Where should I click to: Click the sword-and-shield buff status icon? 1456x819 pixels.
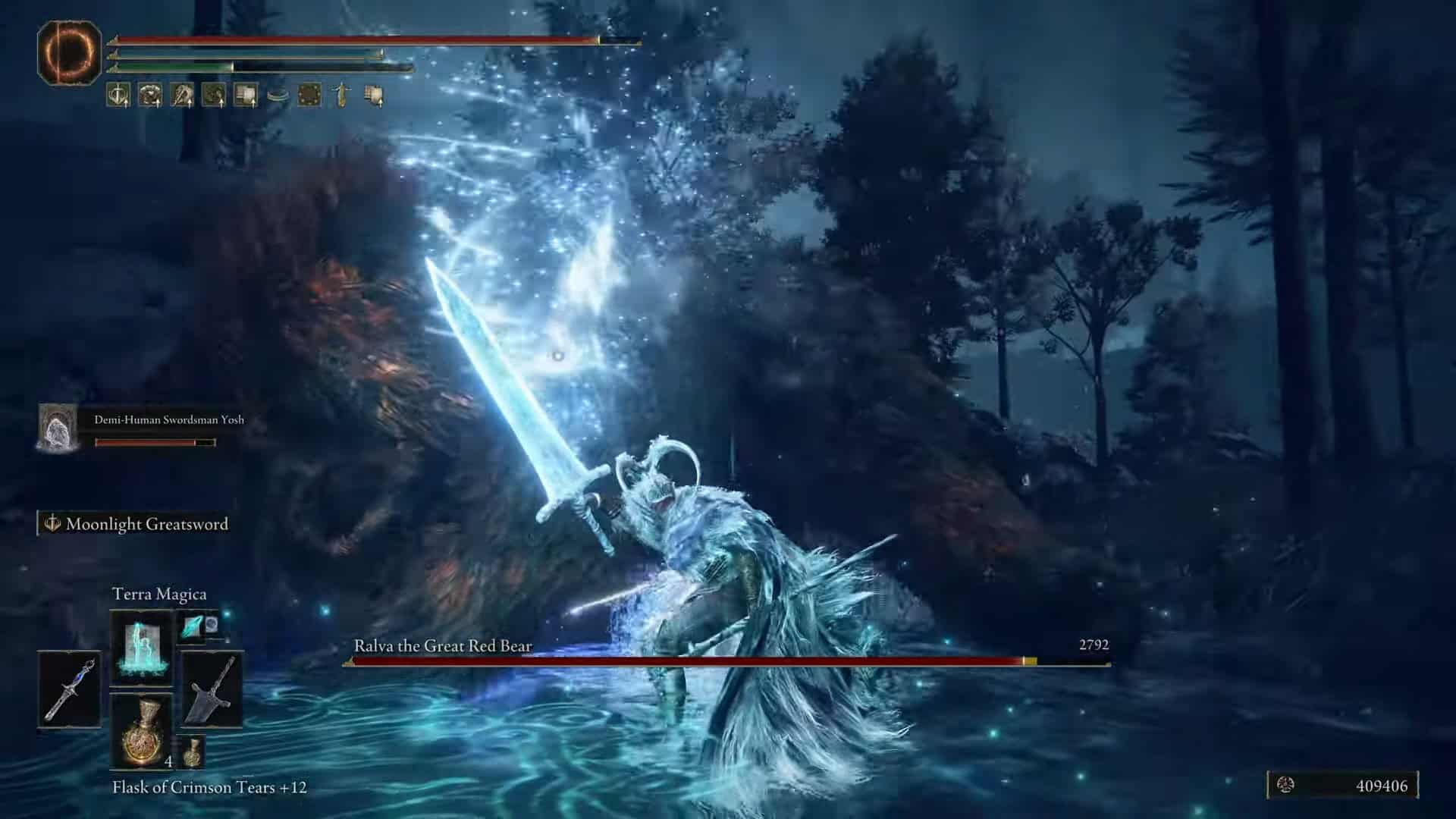(x=118, y=96)
